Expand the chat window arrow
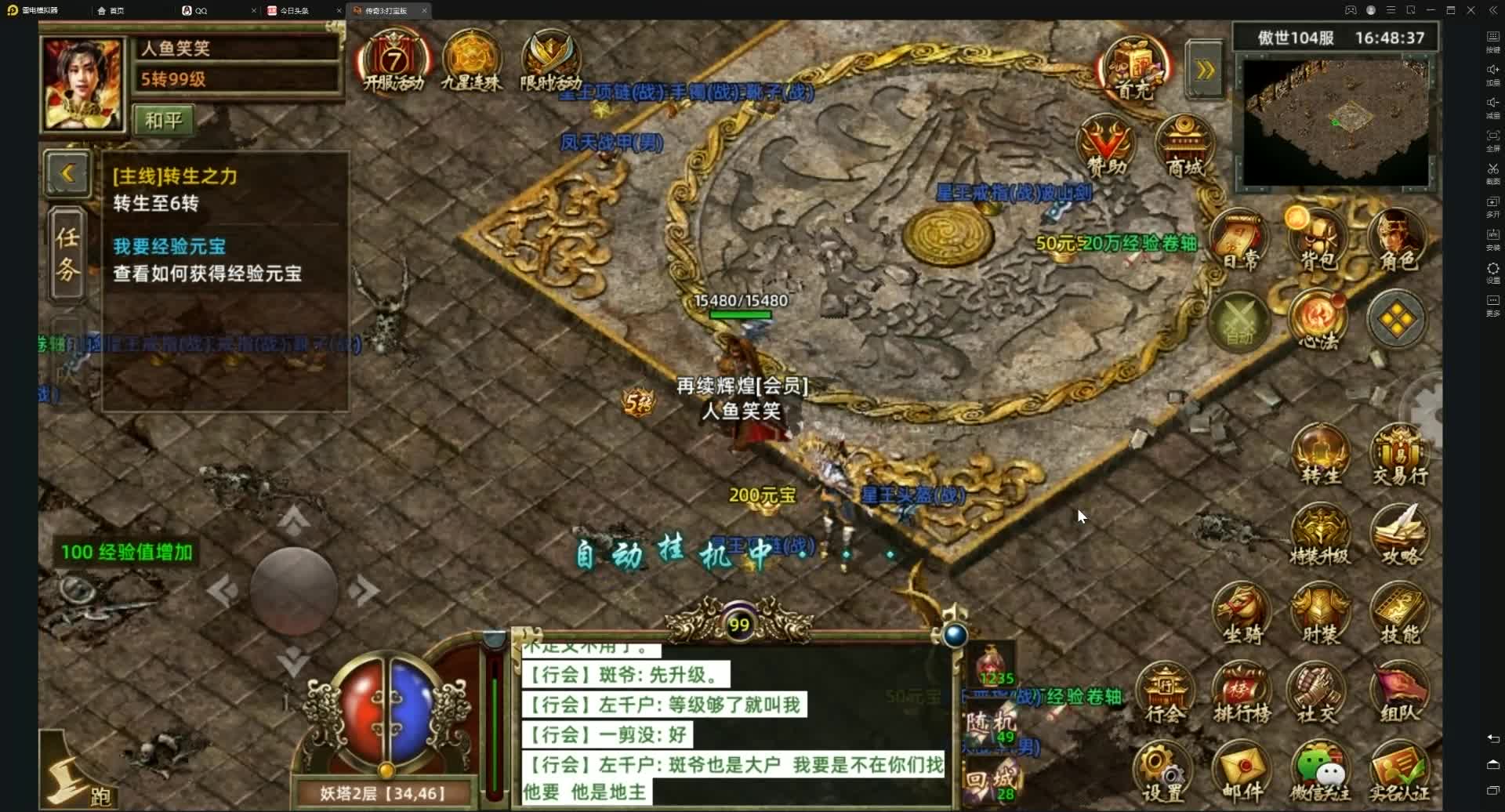The image size is (1505, 812). coord(953,636)
